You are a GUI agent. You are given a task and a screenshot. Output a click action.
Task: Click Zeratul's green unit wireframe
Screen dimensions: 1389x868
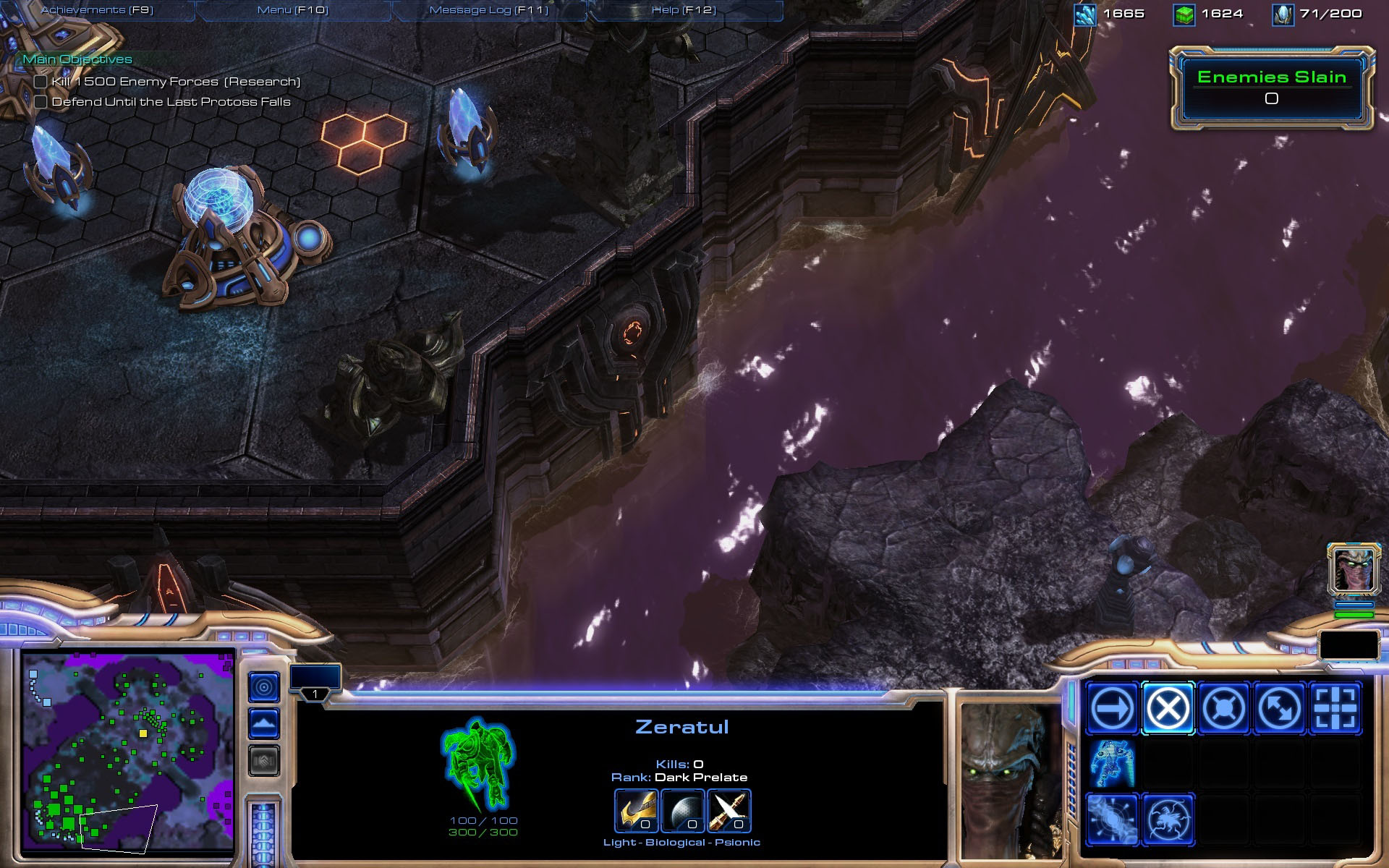pyautogui.click(x=477, y=763)
